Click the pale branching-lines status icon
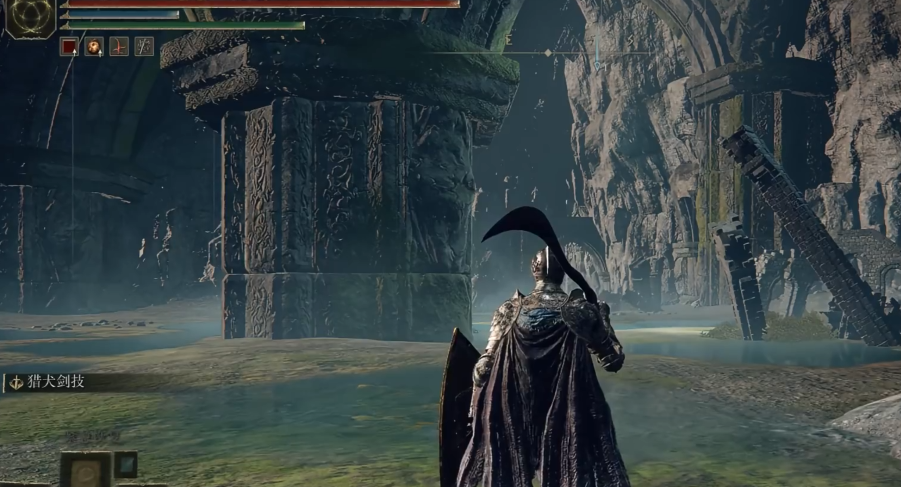The width and height of the screenshot is (901, 487). pyautogui.click(x=144, y=46)
